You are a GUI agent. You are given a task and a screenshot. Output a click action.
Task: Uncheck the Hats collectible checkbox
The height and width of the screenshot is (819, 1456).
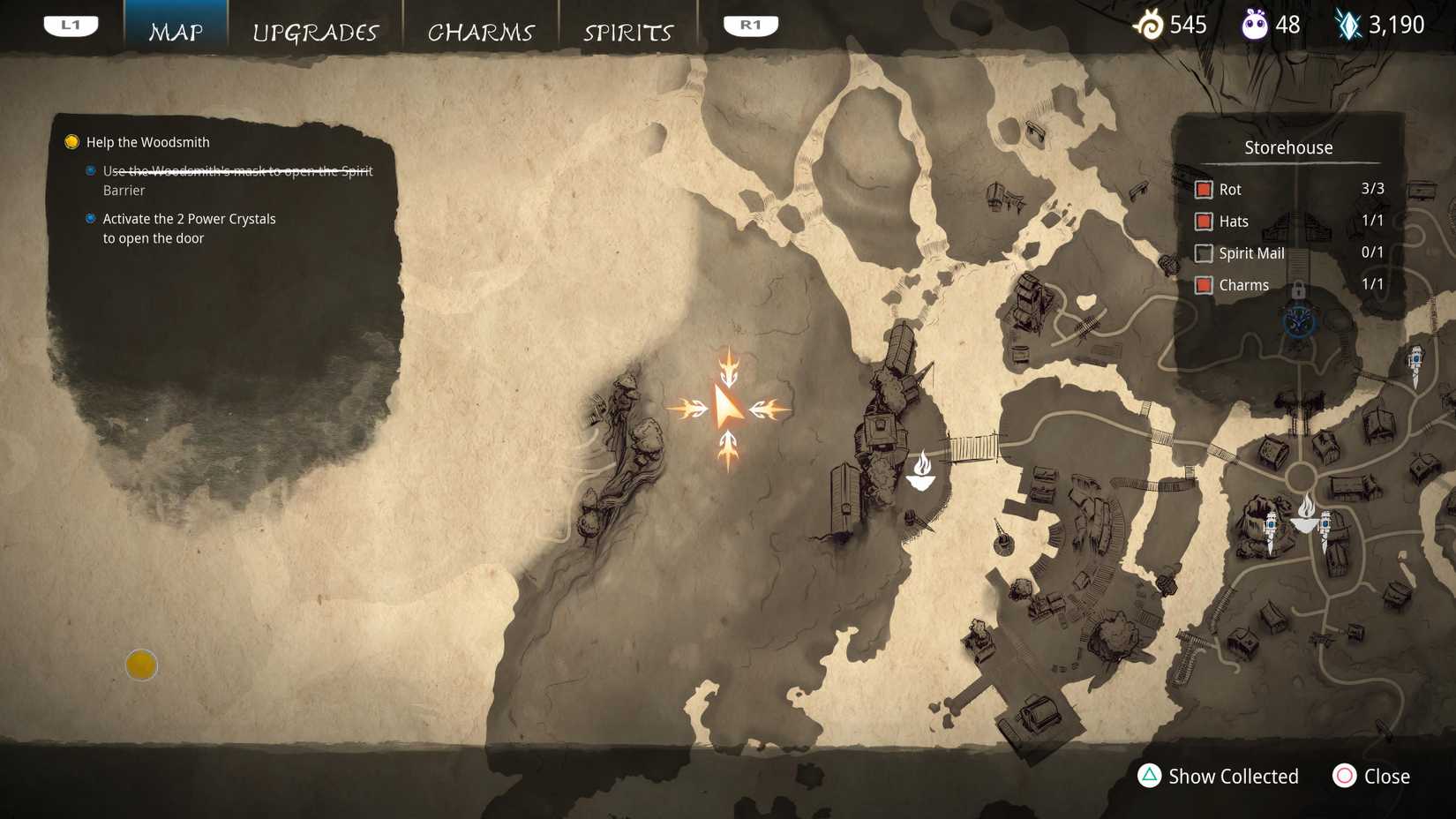click(1203, 222)
